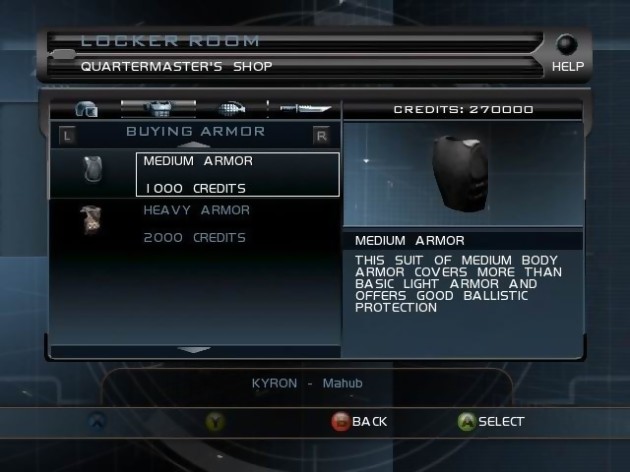Switch to the grenade category tab
Image resolution: width=630 pixels, height=472 pixels.
click(x=230, y=109)
